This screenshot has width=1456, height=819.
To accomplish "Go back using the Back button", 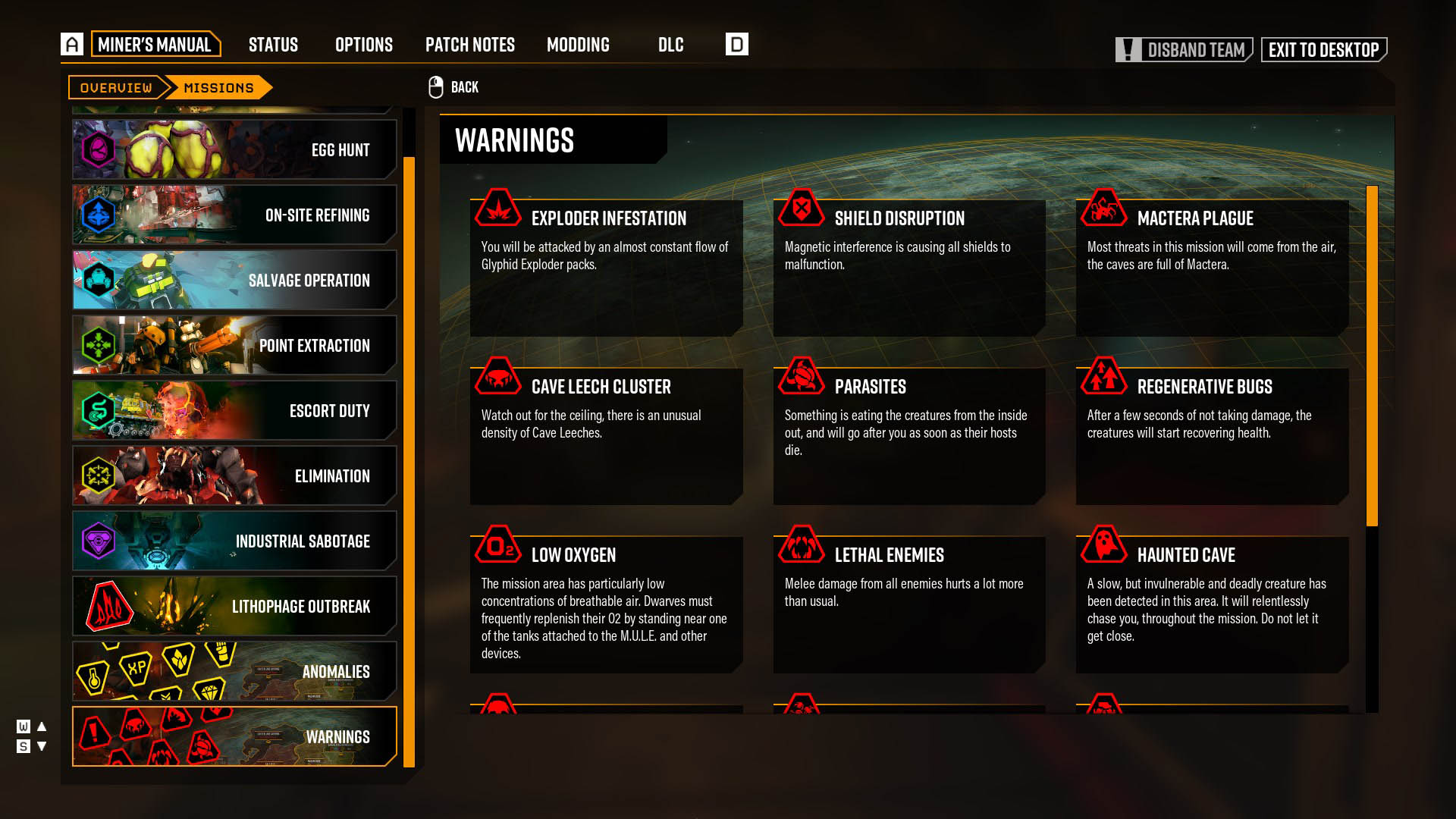I will 454,87.
